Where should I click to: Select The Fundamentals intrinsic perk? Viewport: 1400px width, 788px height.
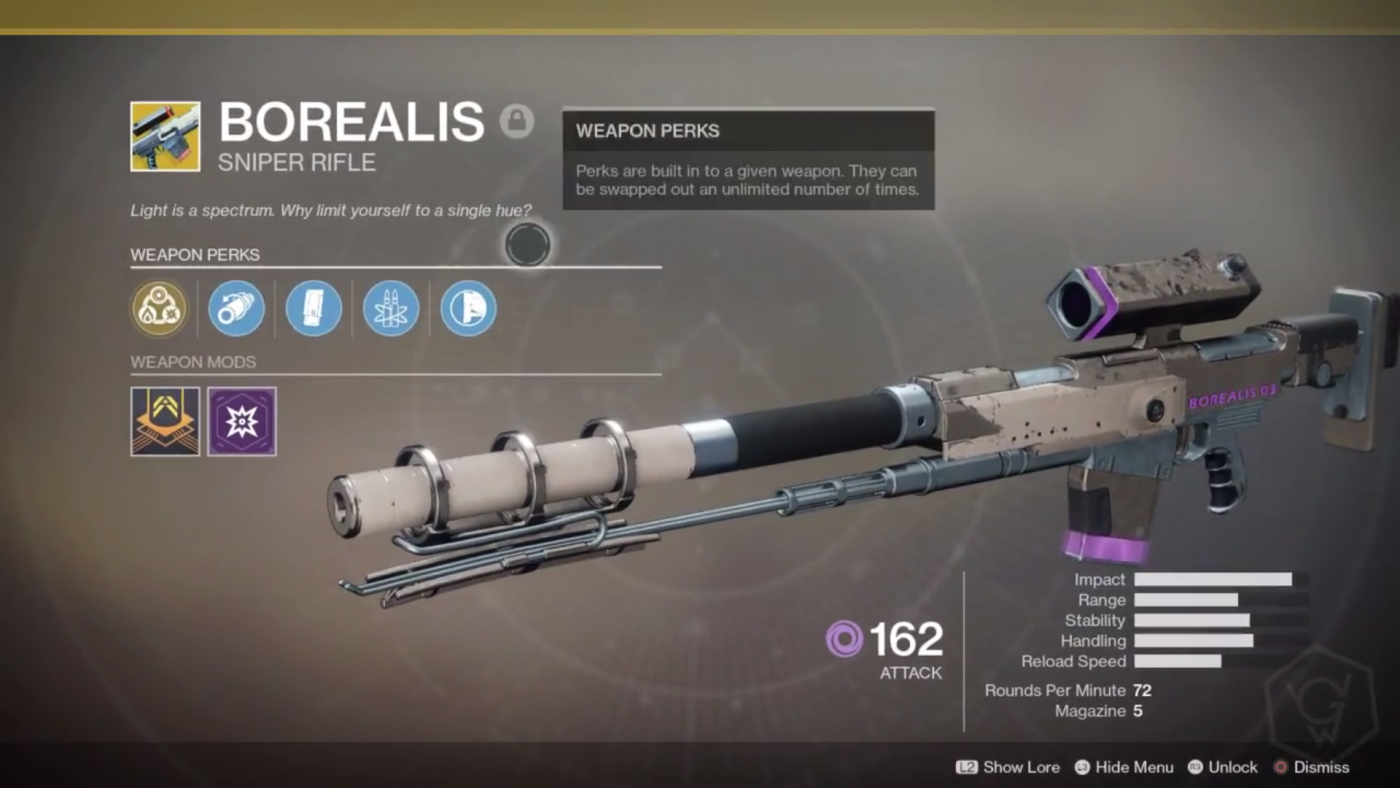[159, 308]
